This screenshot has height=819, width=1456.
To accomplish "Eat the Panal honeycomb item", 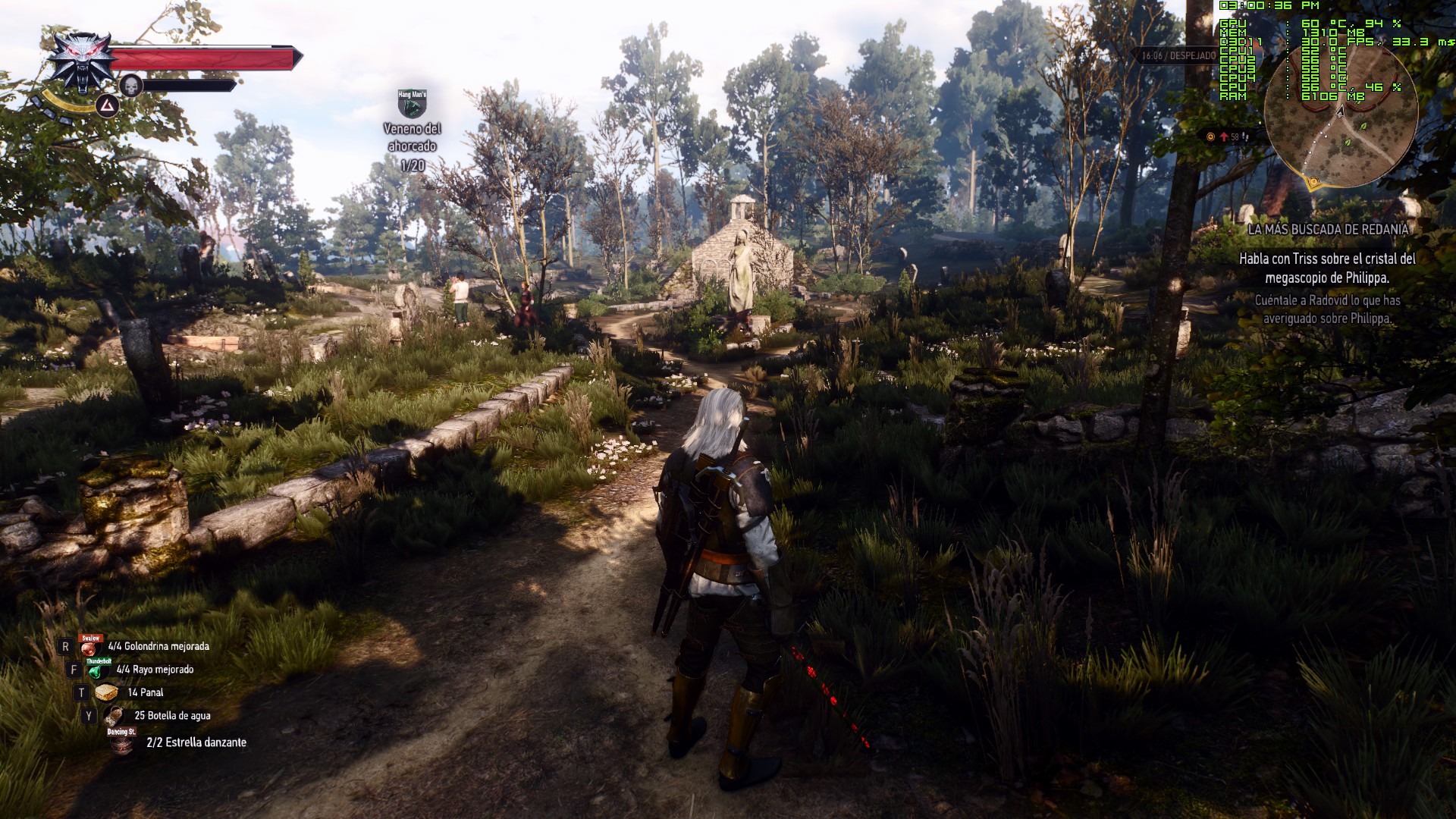I will coord(105,692).
